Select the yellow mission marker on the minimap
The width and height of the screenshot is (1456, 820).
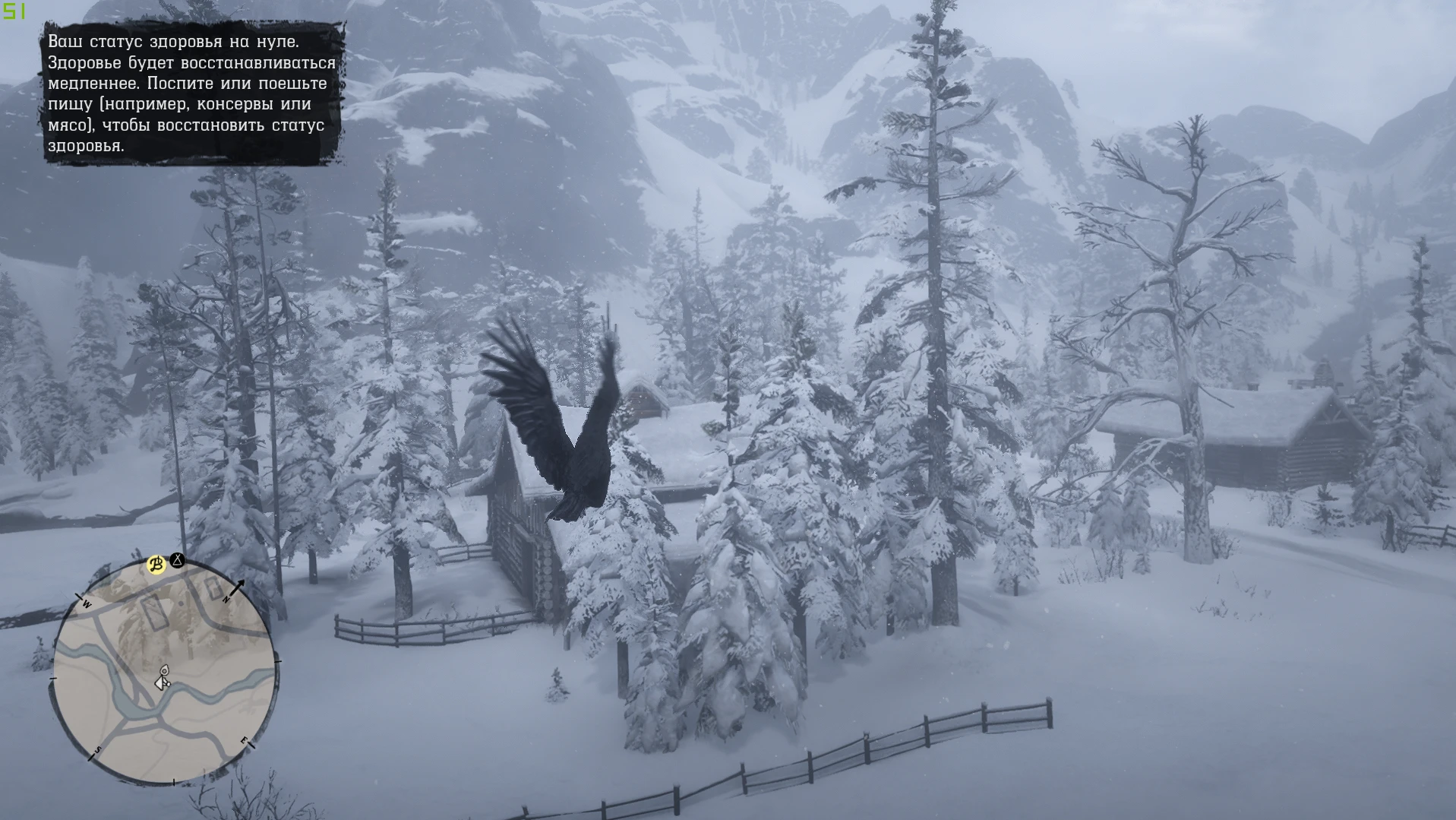(156, 565)
